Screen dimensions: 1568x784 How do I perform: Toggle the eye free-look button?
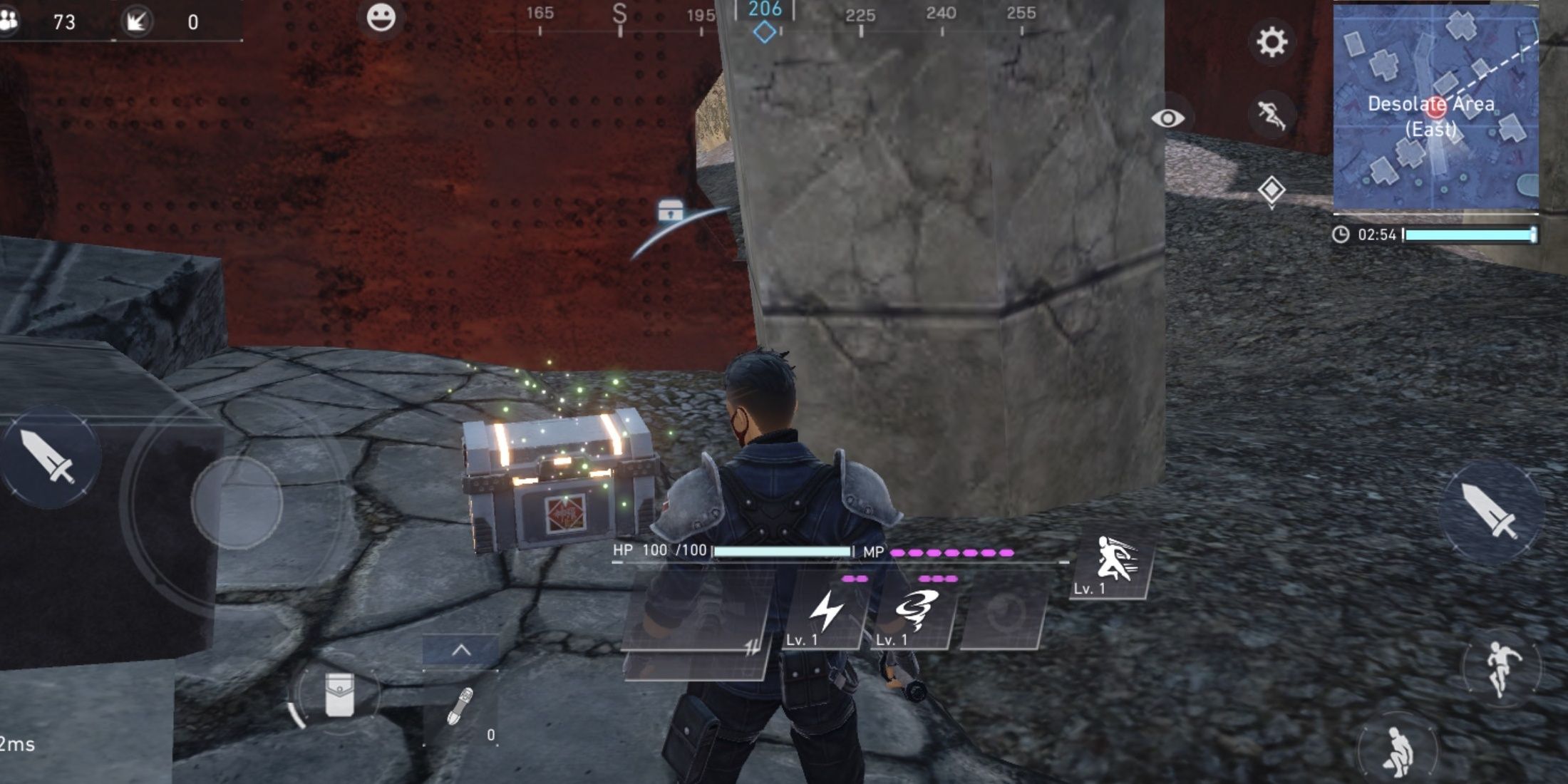[x=1167, y=118]
